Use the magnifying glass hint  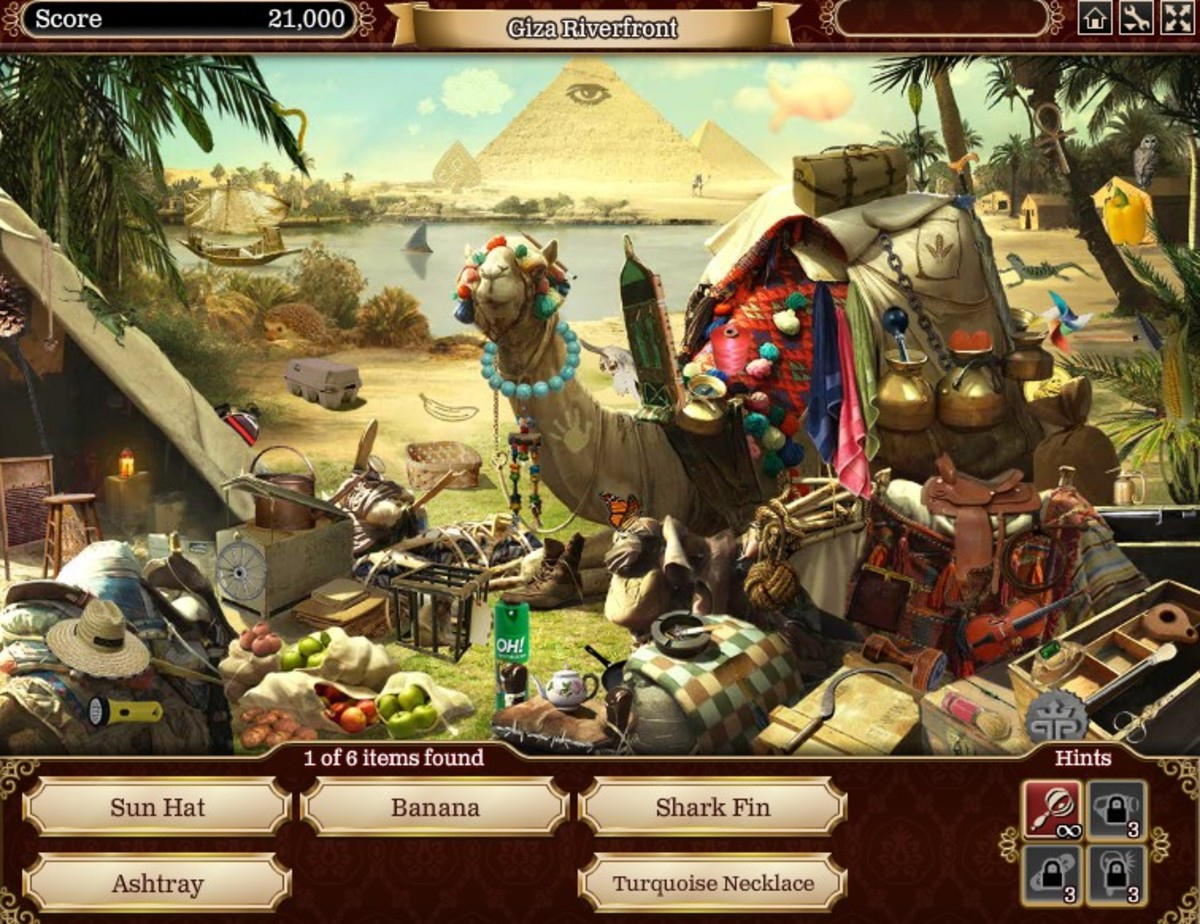click(x=1051, y=808)
